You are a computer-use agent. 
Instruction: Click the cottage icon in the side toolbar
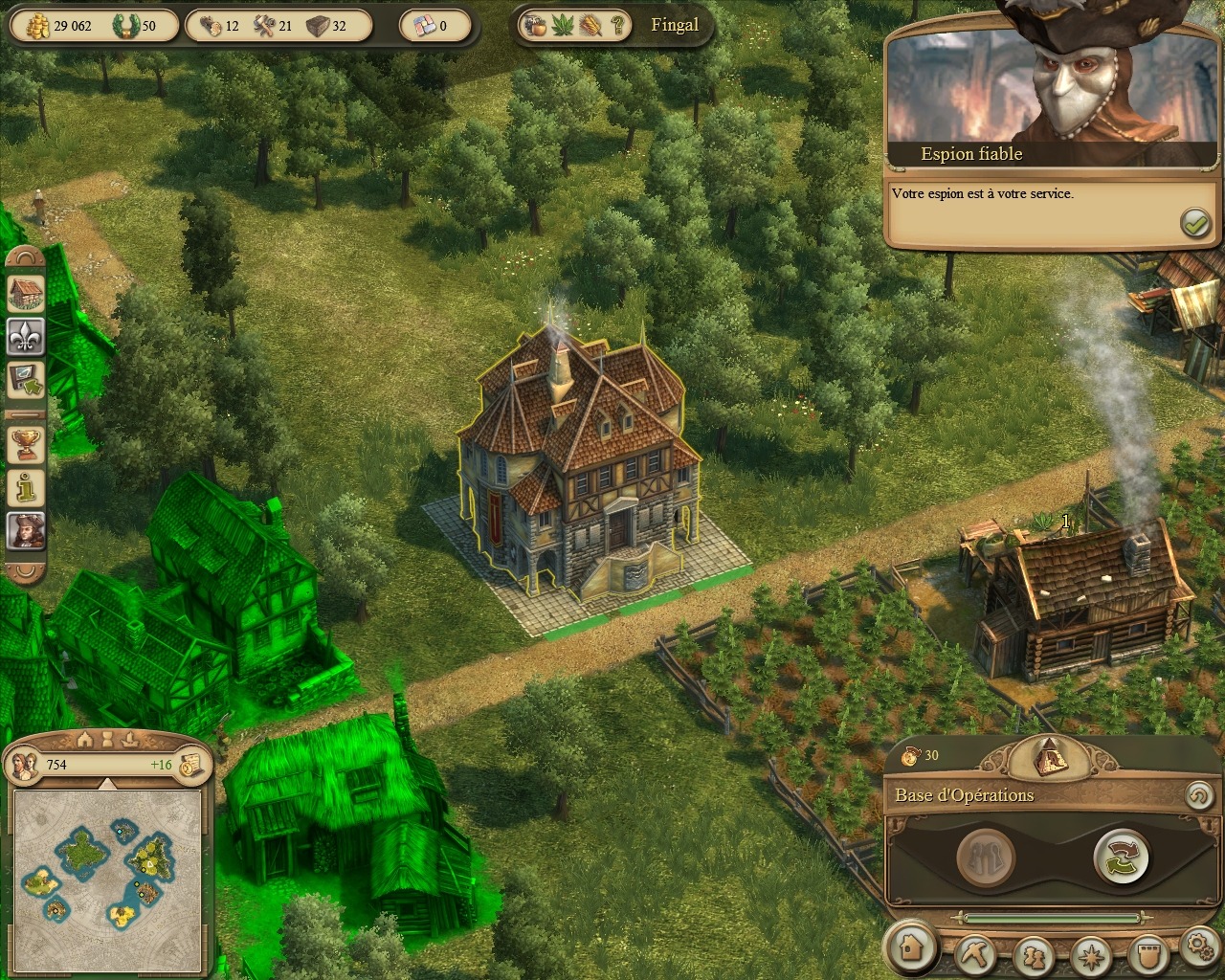(x=26, y=293)
